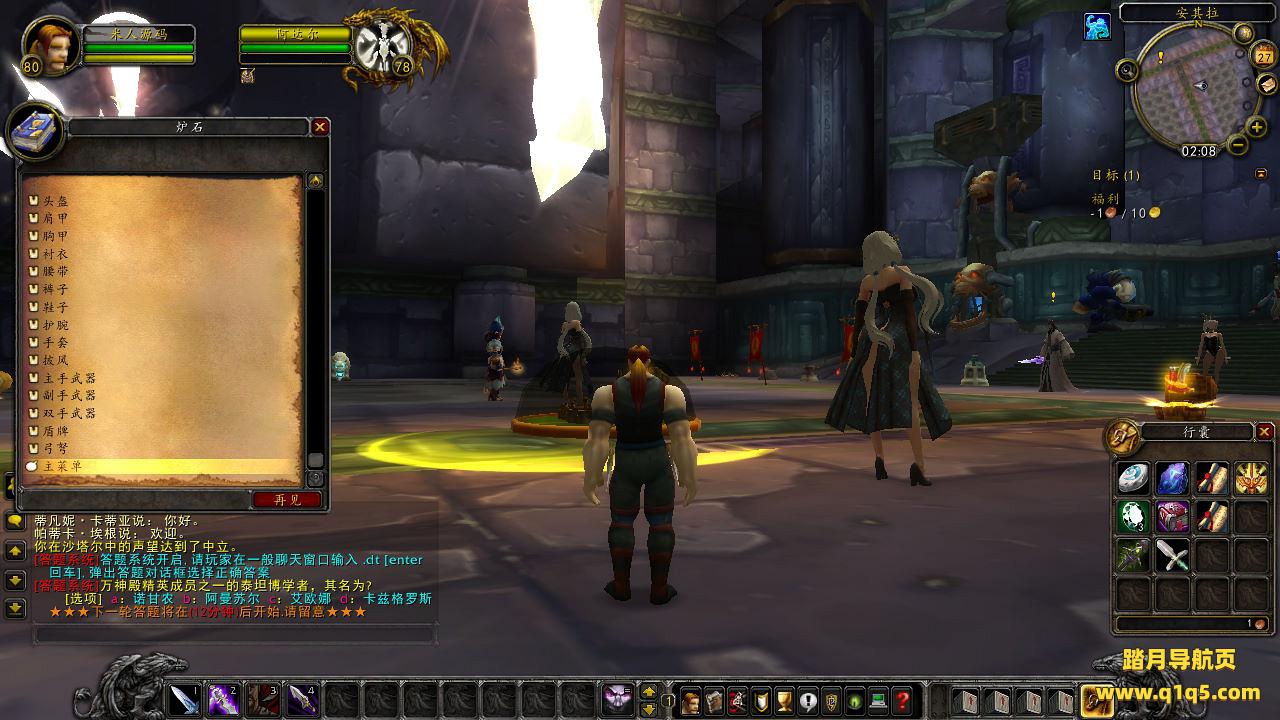Choose the 盾牌 option
This screenshot has width=1280, height=720.
pyautogui.click(x=56, y=431)
